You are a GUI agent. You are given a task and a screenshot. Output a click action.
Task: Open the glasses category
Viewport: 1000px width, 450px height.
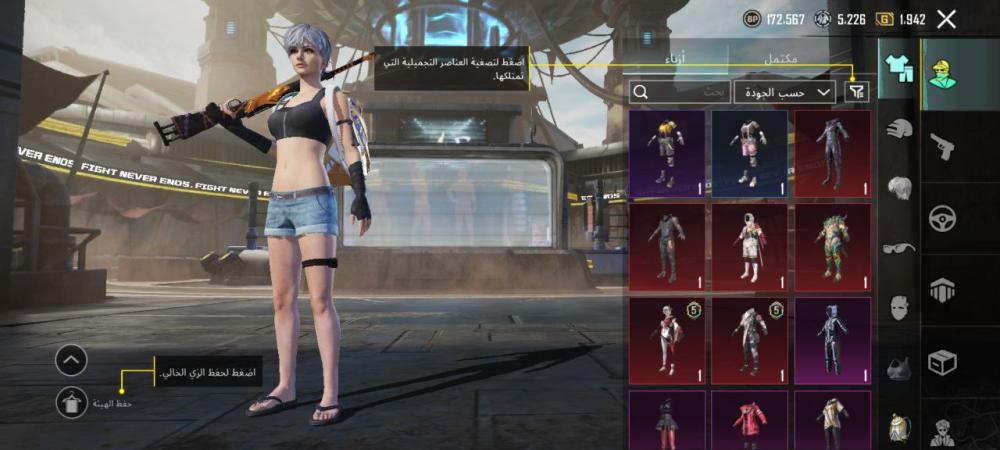(899, 247)
